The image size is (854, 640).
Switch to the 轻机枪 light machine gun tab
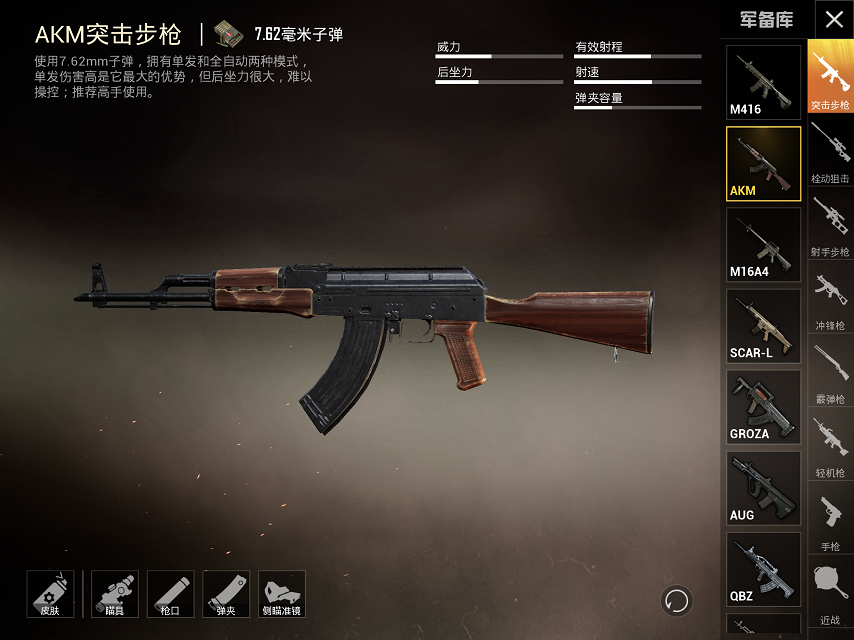830,446
